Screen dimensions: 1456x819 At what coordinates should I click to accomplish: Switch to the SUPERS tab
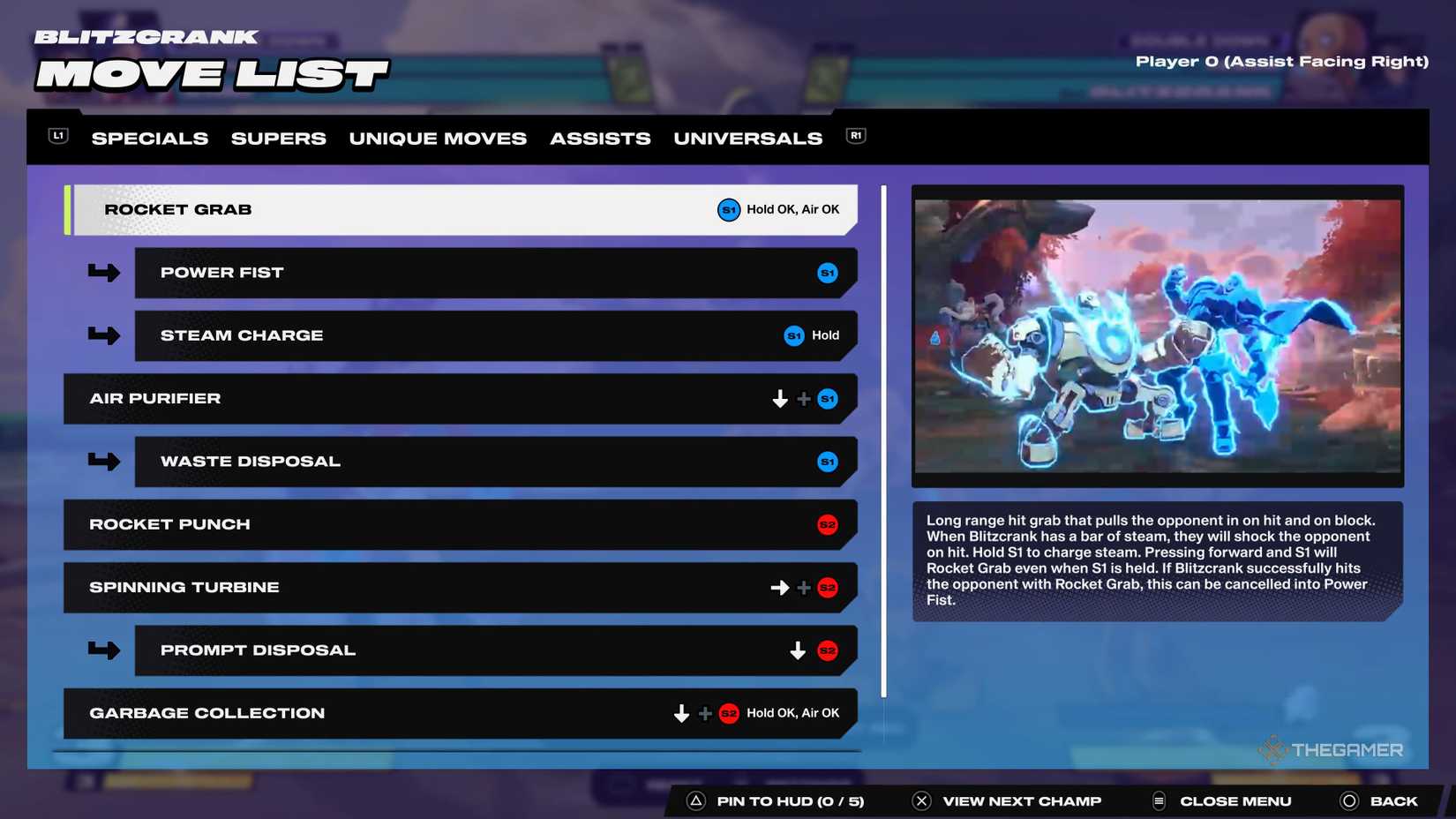[x=278, y=138]
